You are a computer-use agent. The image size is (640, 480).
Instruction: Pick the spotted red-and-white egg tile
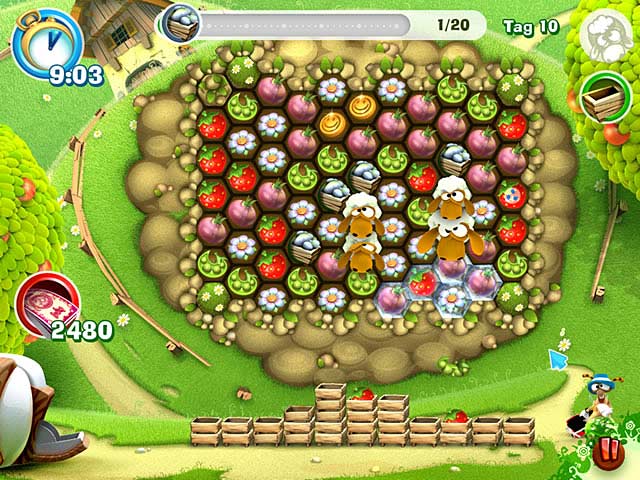click(515, 194)
